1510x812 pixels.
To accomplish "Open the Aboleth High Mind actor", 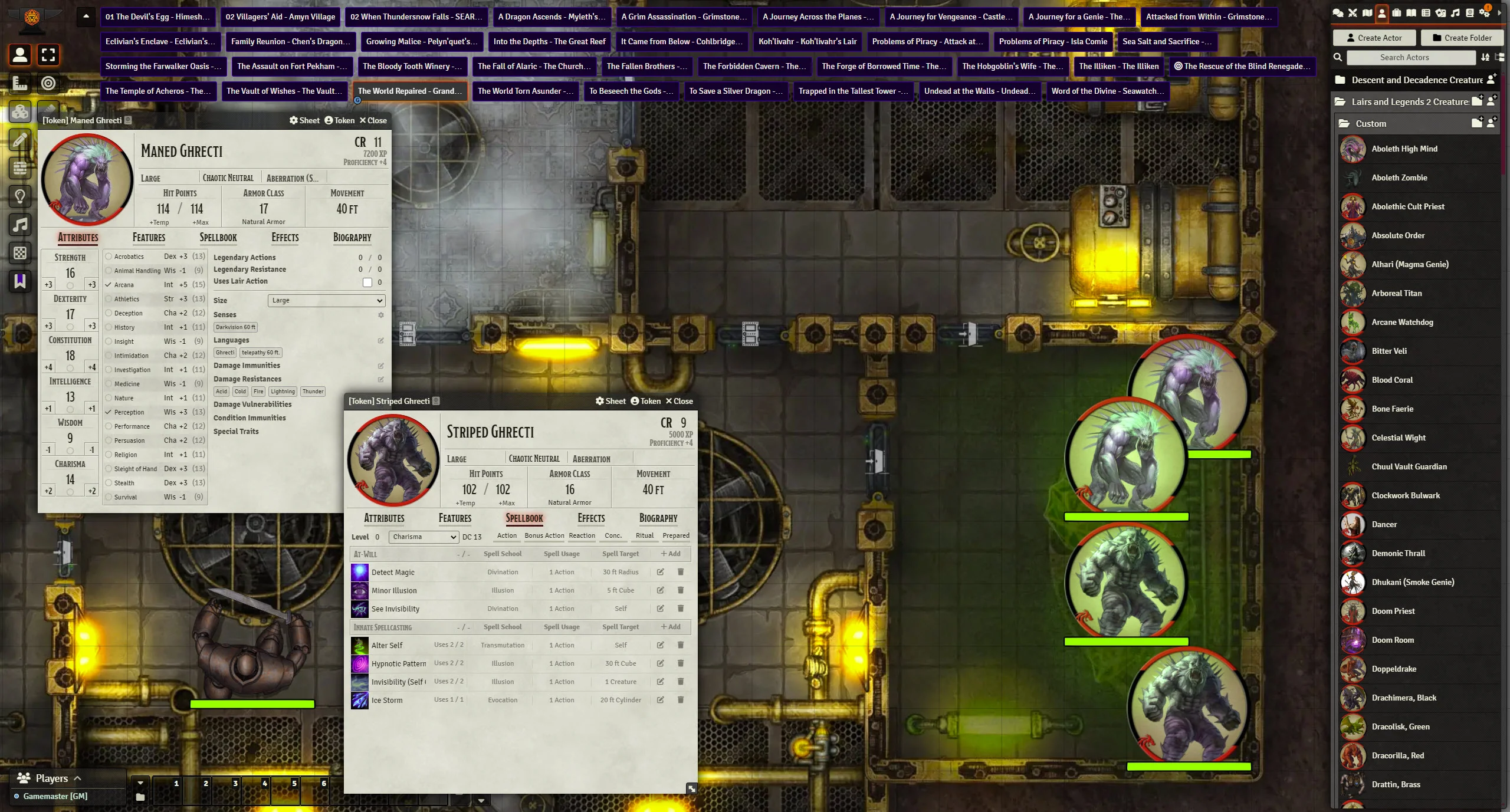I will (1404, 149).
